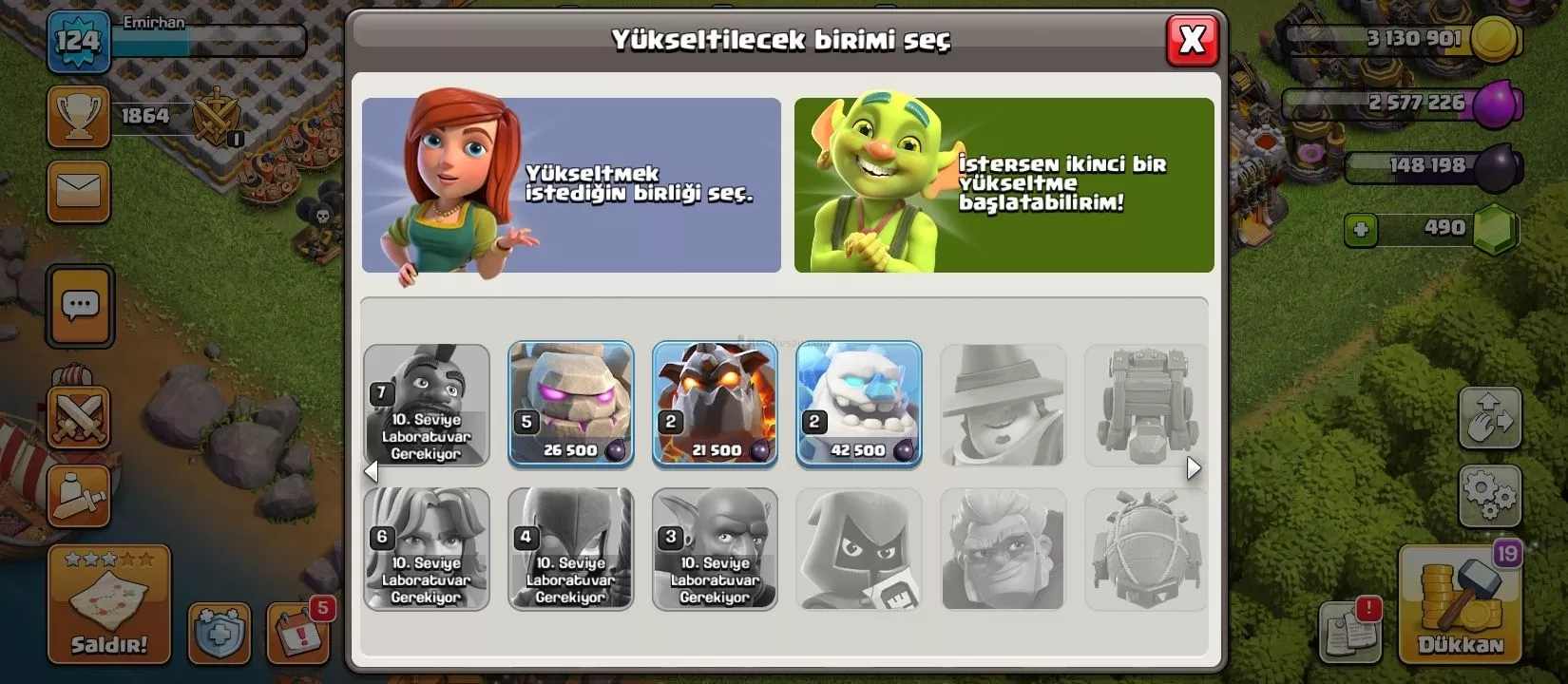Open the Dükkan shop
The image size is (1568, 684).
[x=1460, y=605]
